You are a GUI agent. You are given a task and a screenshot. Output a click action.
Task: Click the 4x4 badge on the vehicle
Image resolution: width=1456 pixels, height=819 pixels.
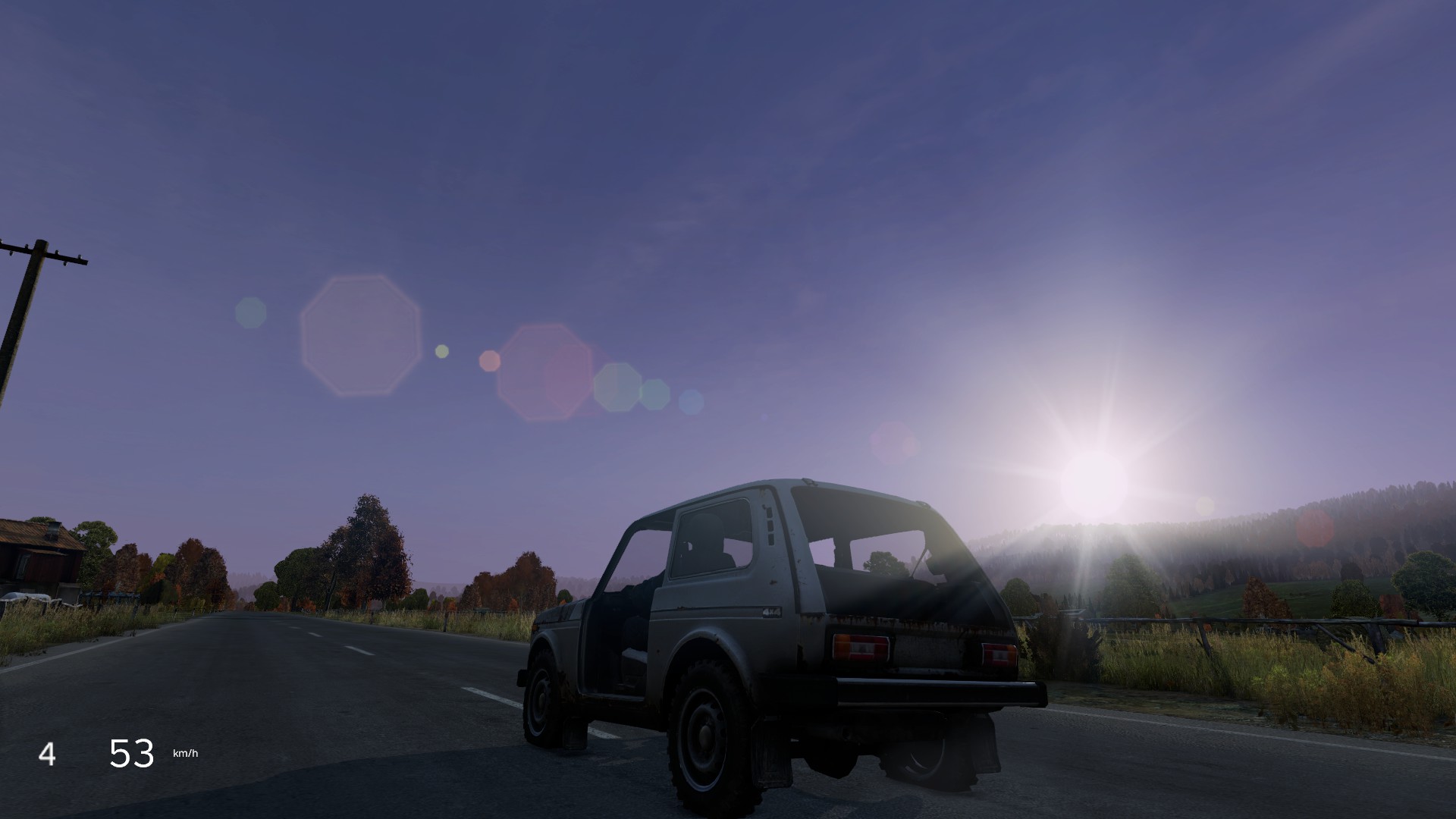(771, 612)
